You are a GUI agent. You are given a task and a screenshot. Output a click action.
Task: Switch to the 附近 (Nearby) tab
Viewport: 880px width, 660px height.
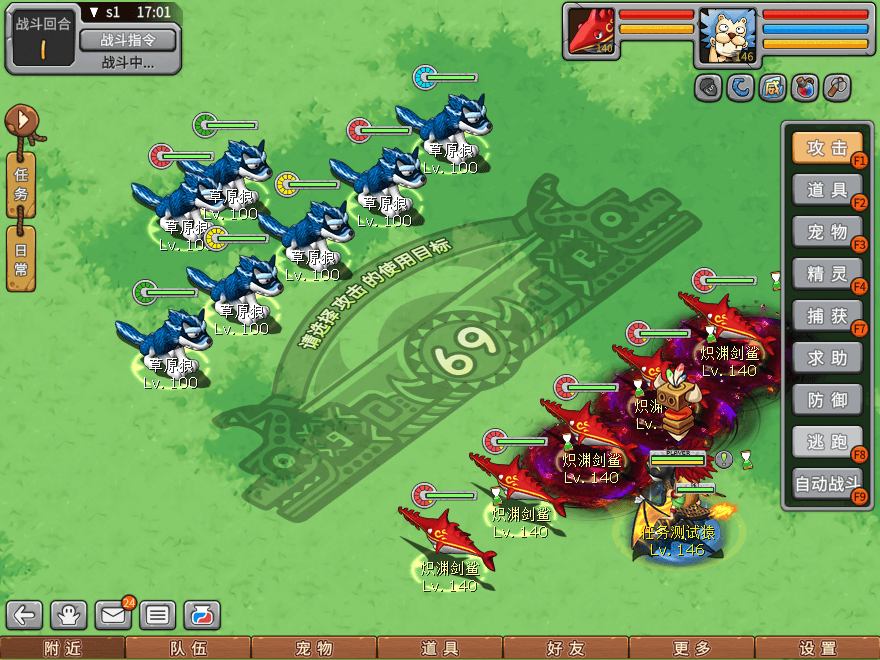click(x=62, y=648)
